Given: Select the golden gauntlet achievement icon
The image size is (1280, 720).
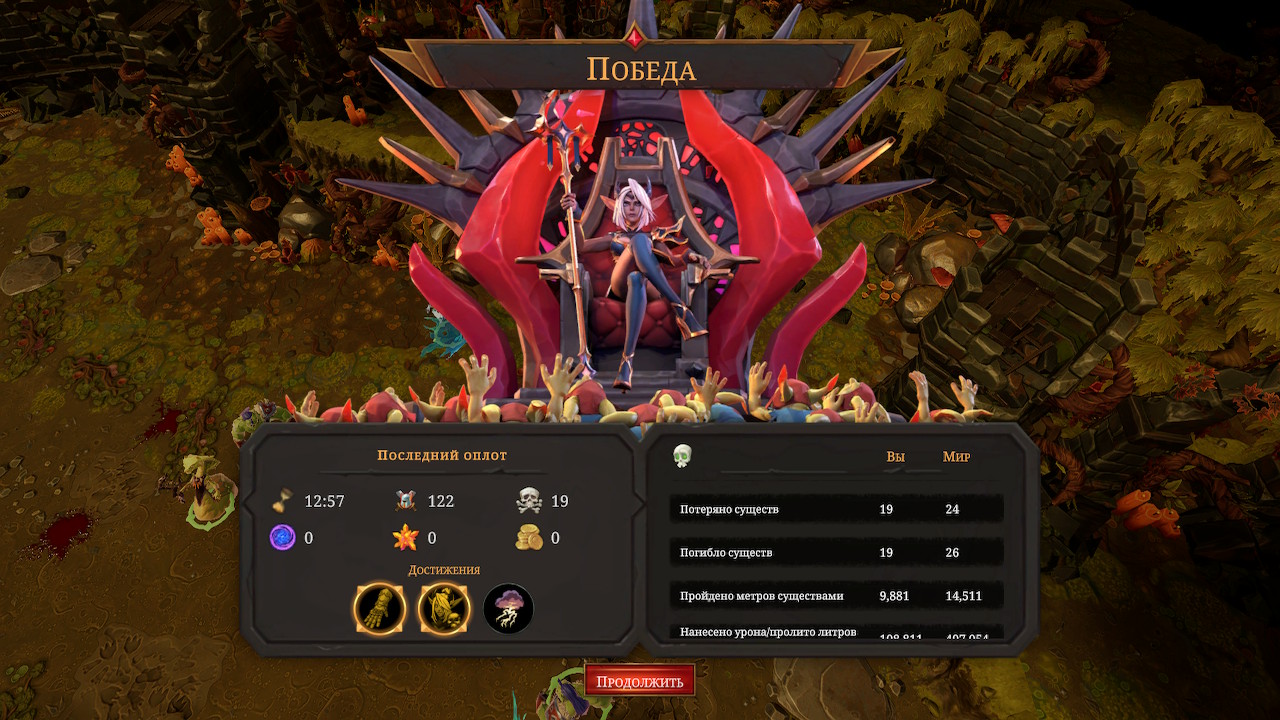Looking at the screenshot, I should tap(380, 609).
